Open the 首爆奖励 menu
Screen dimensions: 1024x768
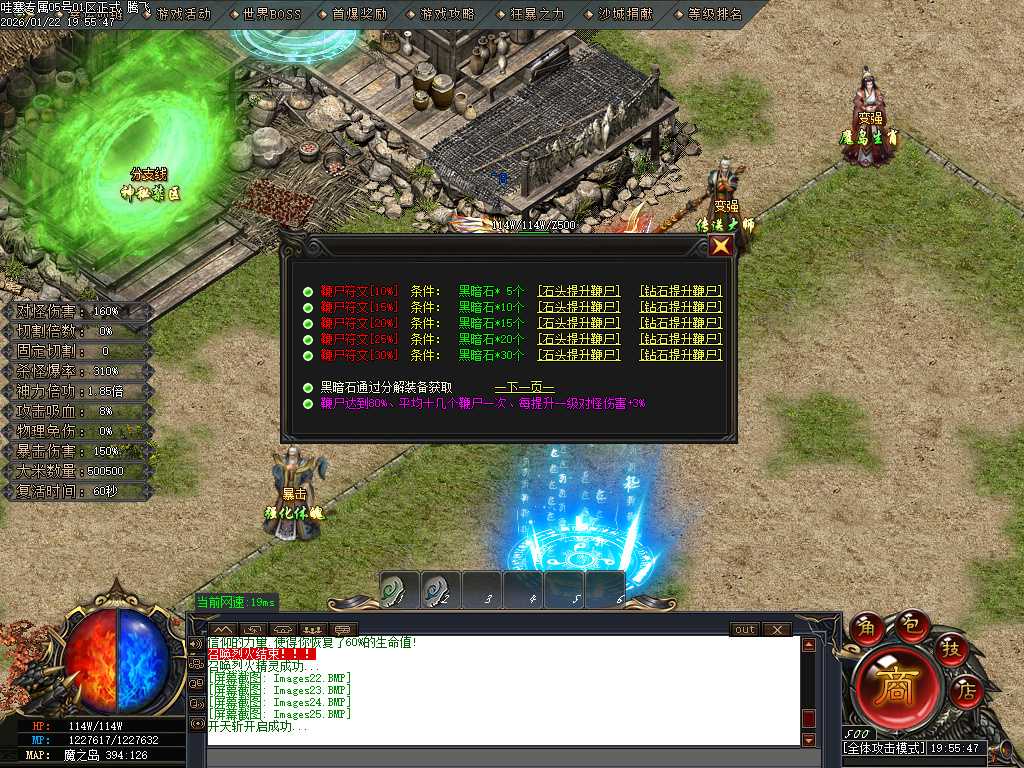tap(359, 14)
